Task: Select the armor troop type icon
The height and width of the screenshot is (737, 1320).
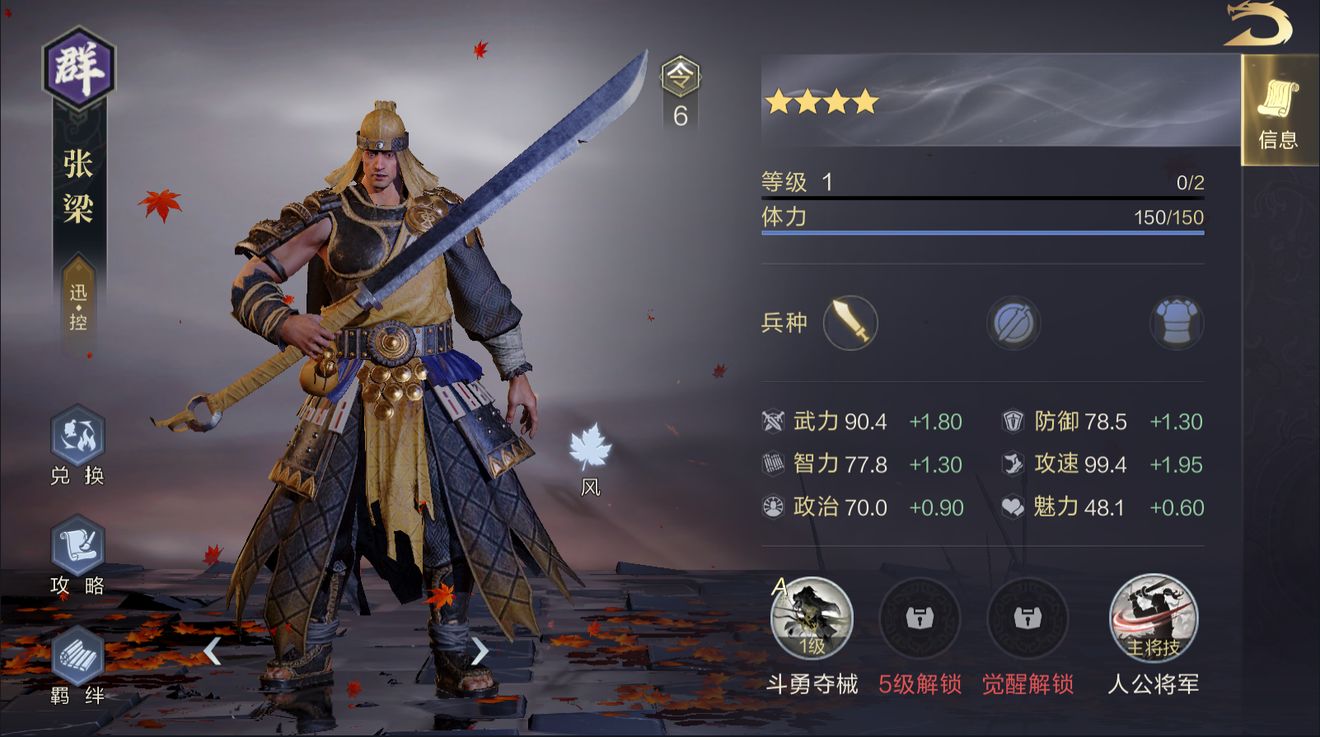Action: tap(1176, 323)
